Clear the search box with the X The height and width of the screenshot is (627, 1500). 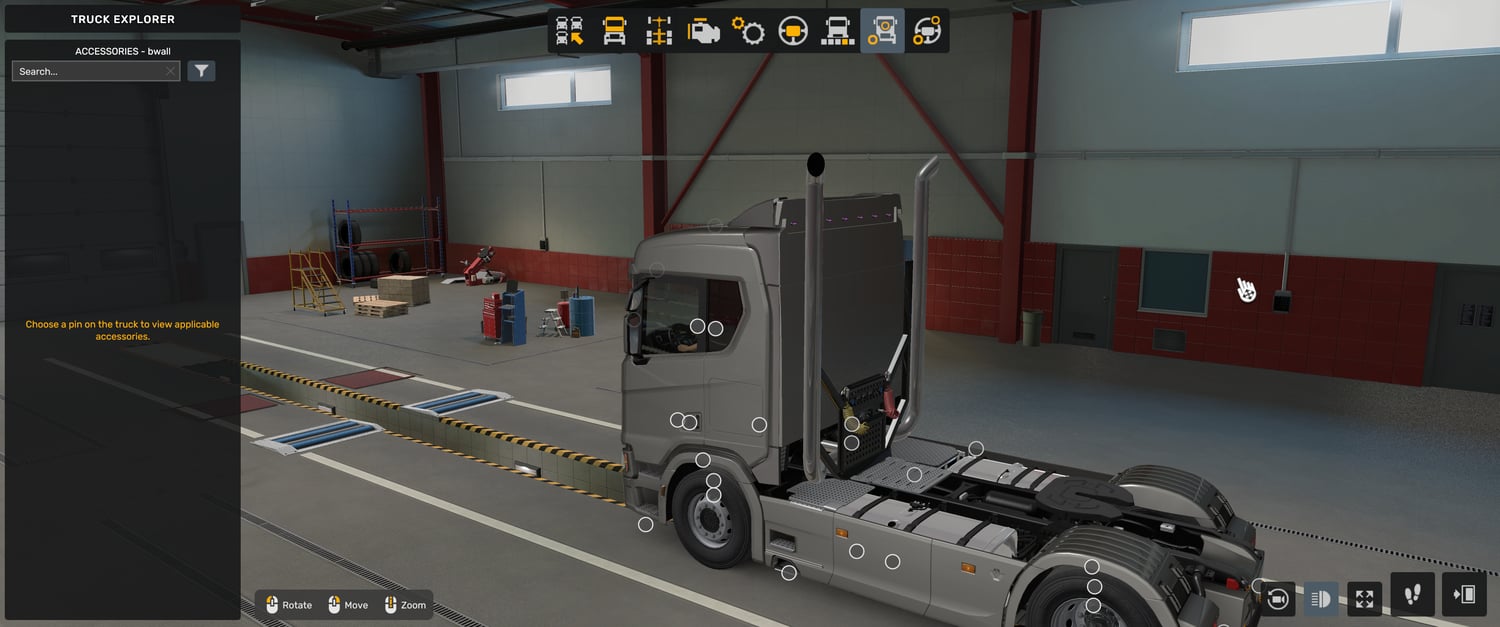[171, 72]
